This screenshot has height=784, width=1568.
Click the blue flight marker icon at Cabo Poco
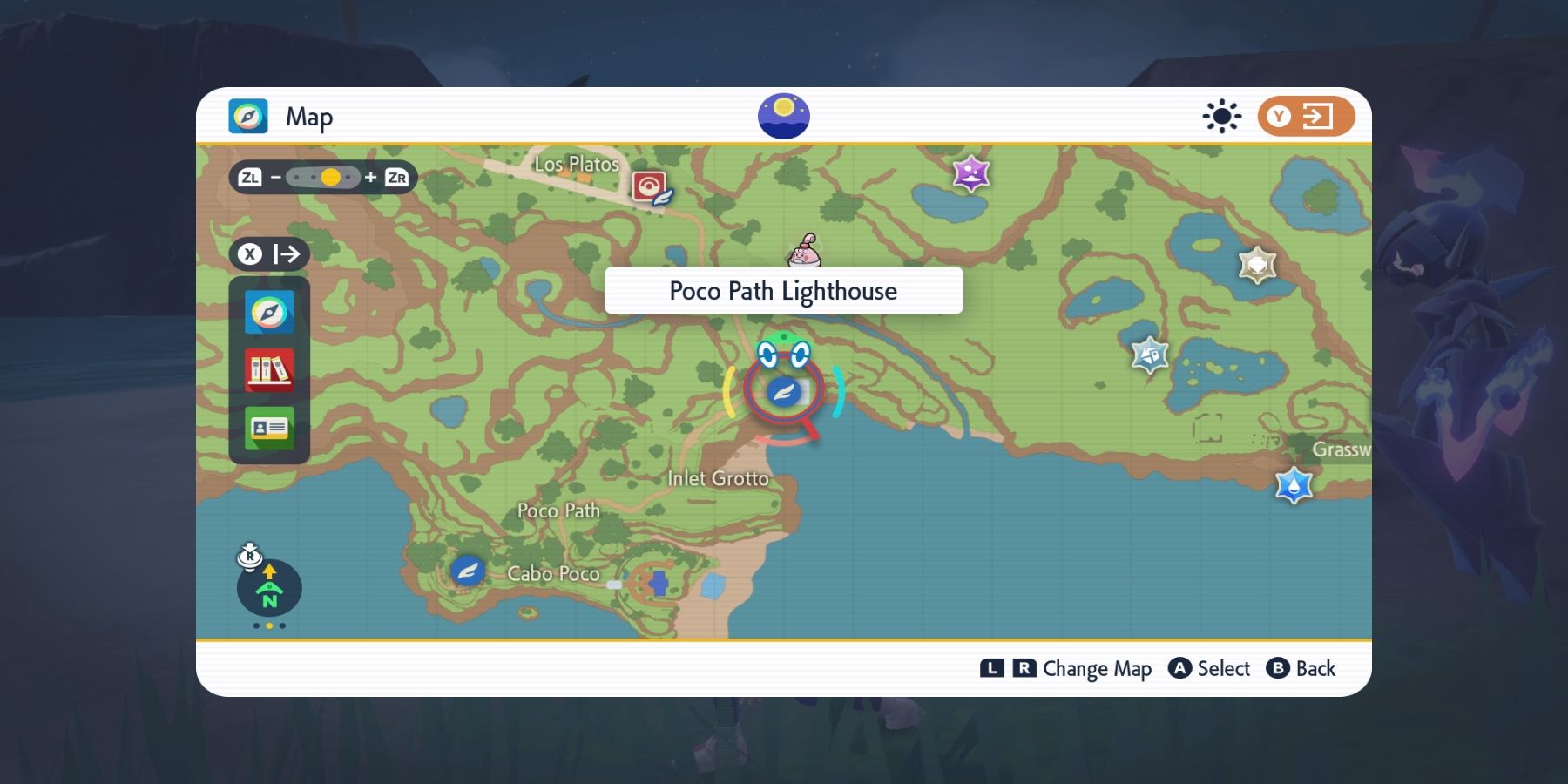click(x=467, y=571)
